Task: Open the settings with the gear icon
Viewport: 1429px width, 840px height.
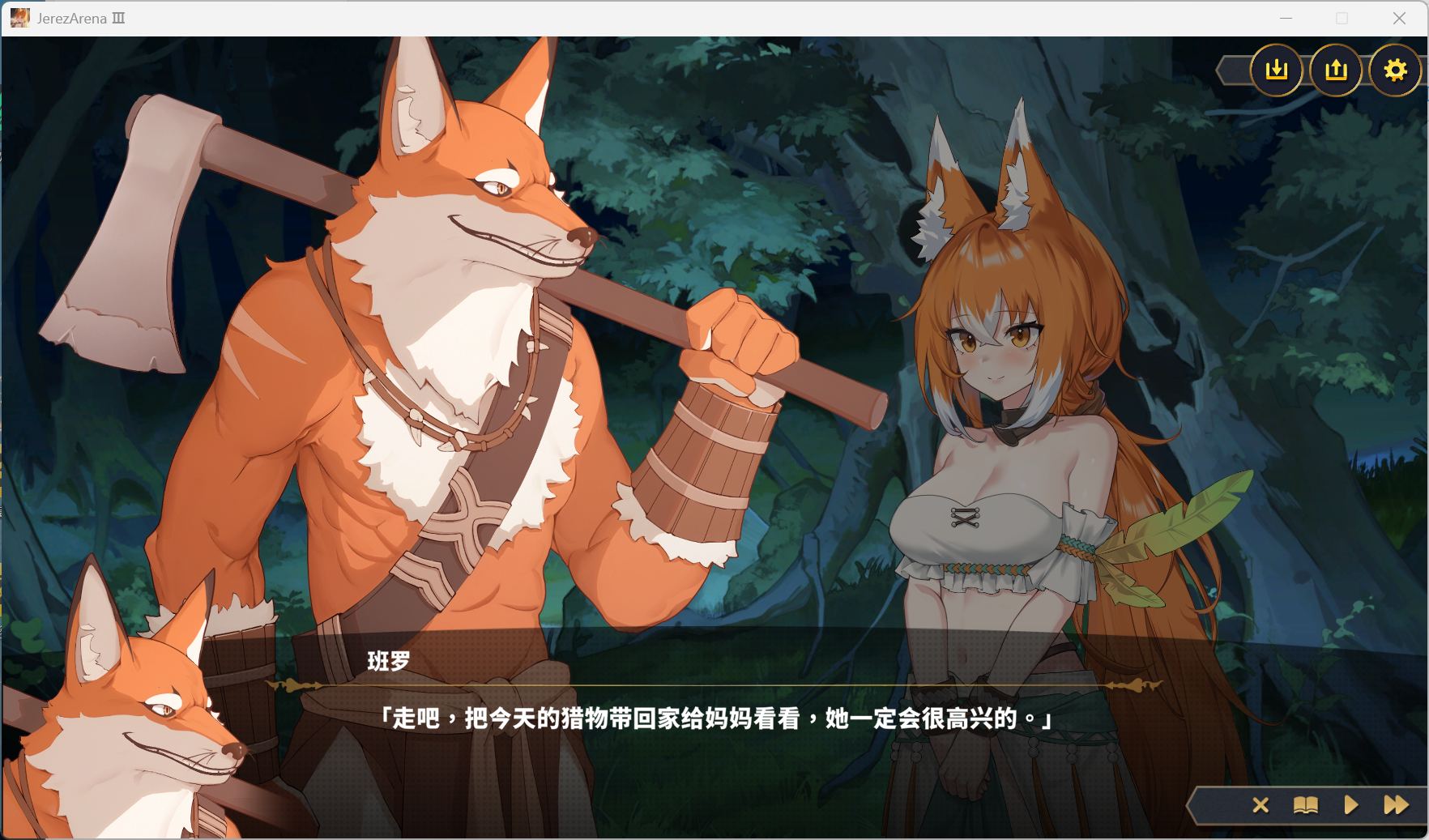Action: coord(1395,71)
